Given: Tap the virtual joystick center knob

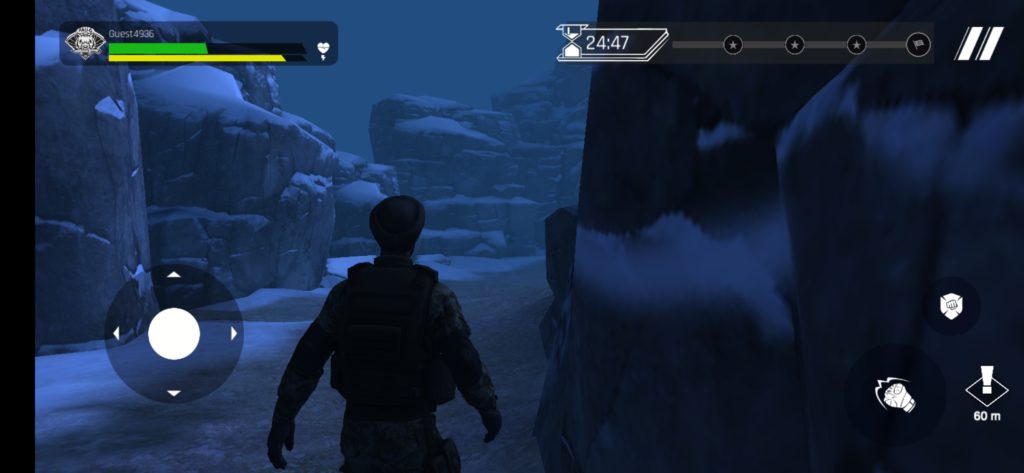Looking at the screenshot, I should (174, 333).
